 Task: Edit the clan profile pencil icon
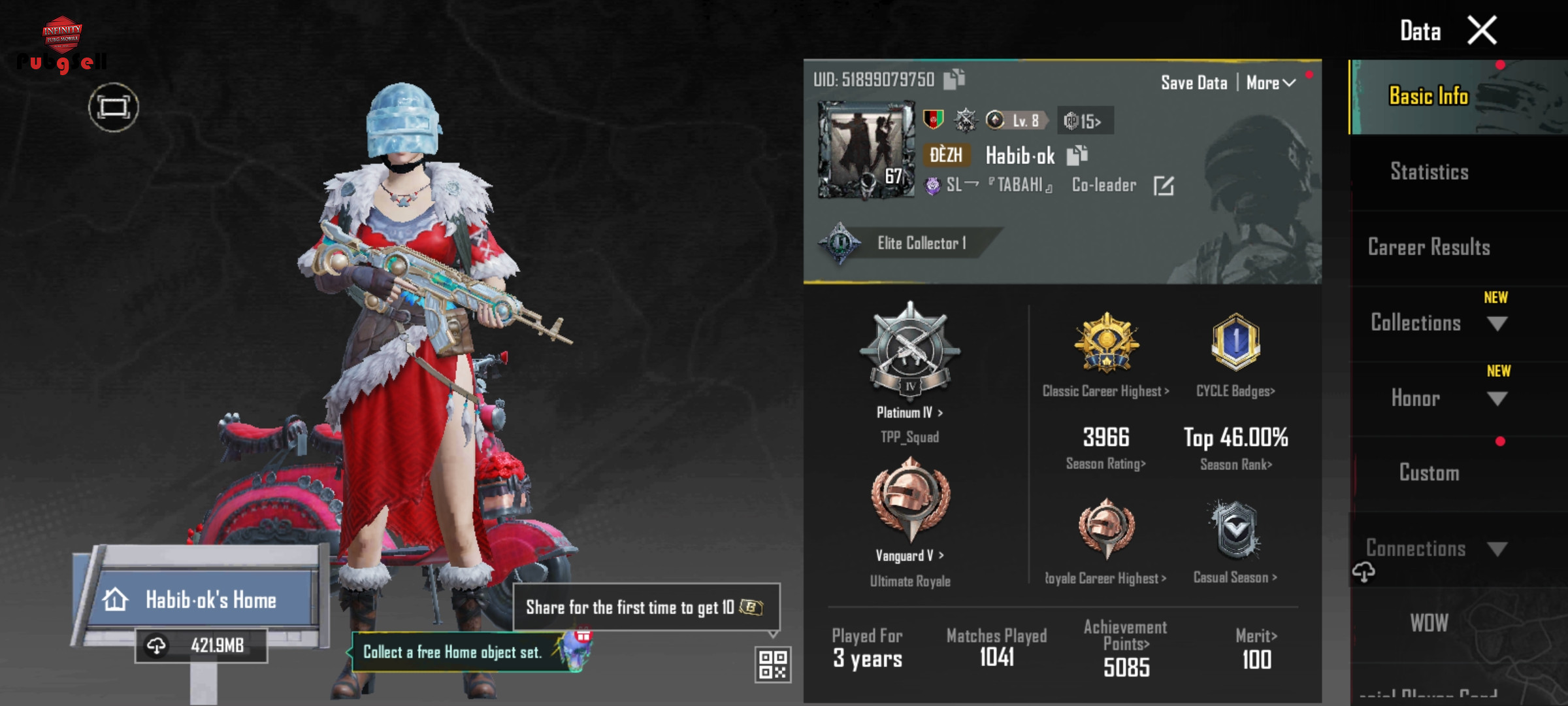[1164, 186]
